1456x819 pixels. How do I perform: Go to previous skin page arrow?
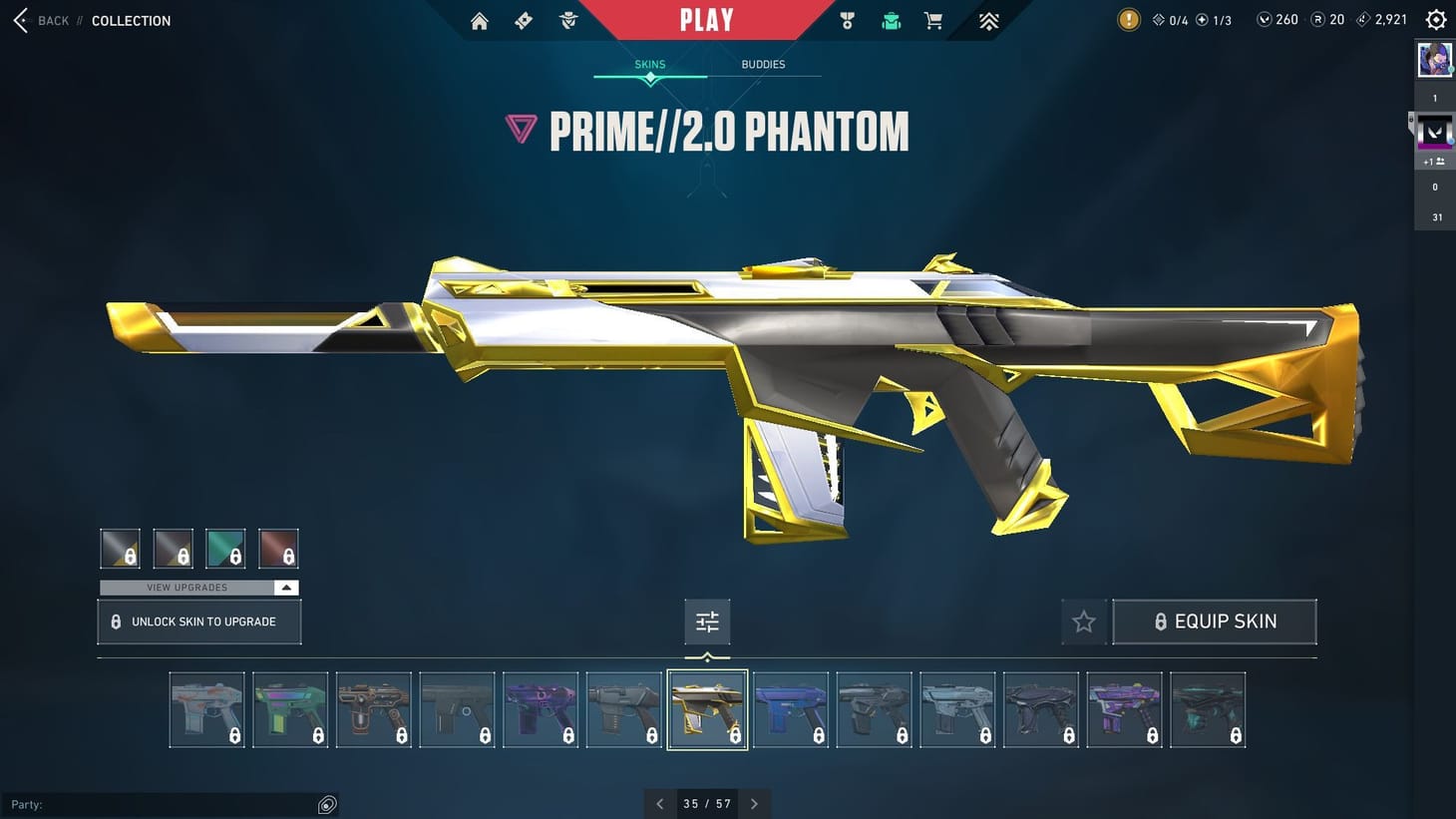(659, 803)
